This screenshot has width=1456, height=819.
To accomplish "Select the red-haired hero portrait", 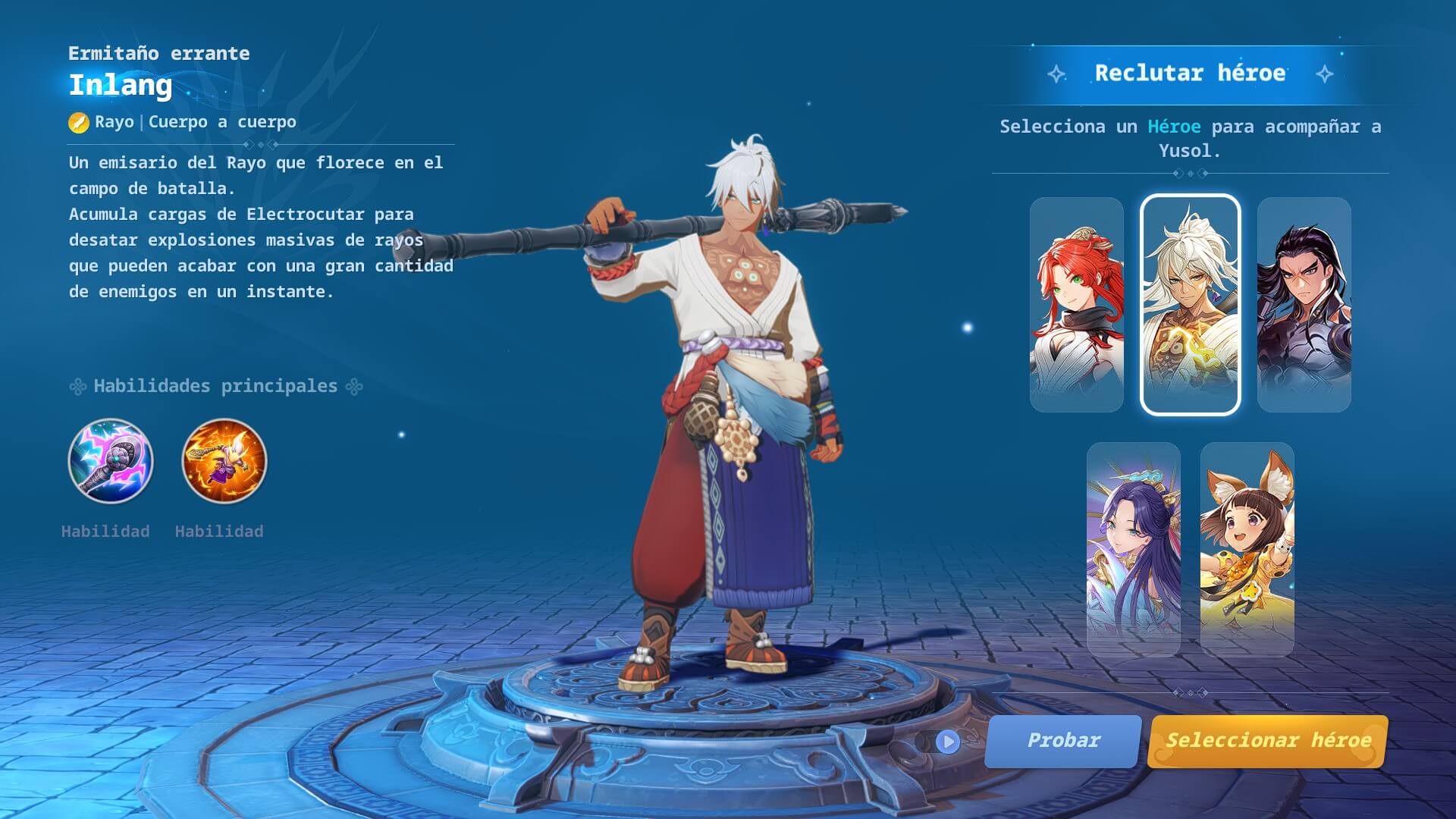I will pyautogui.click(x=1076, y=305).
